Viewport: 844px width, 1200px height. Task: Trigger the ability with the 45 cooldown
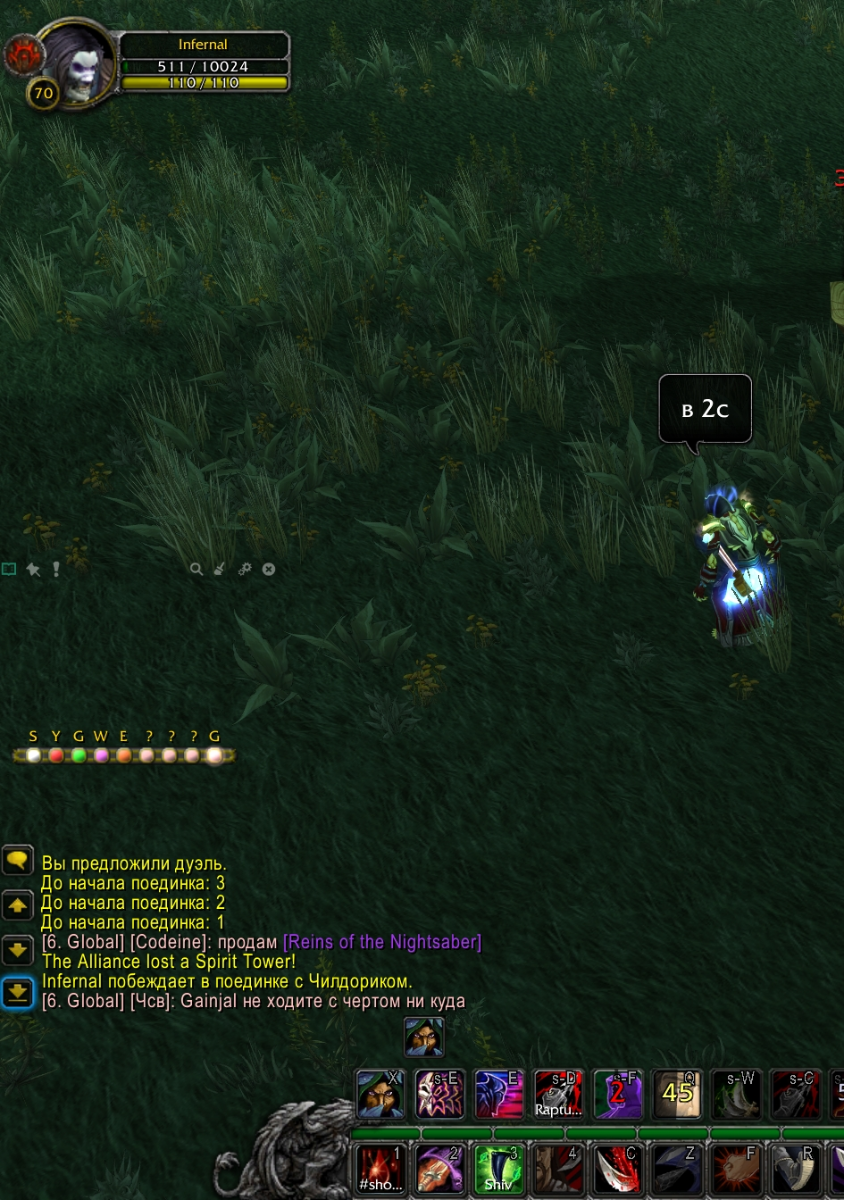pos(677,1094)
